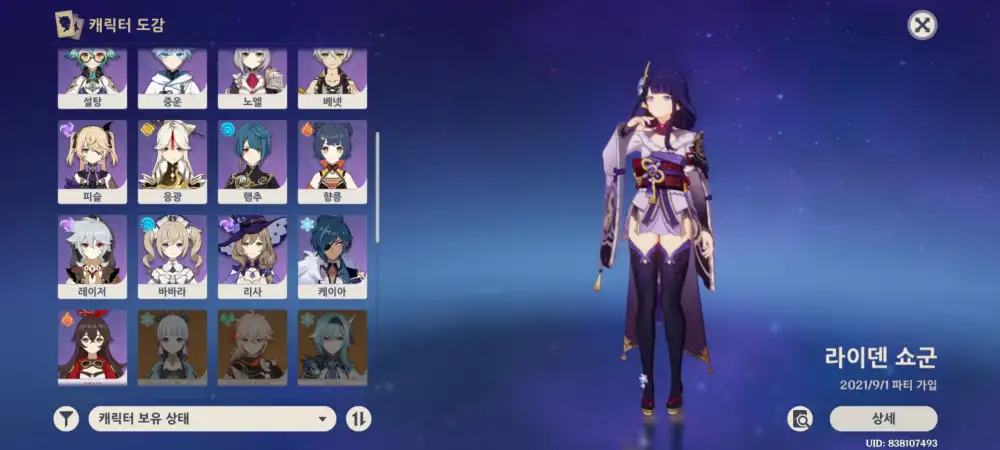Select the 행추 character portrait
This screenshot has width=1000, height=450.
pyautogui.click(x=252, y=161)
